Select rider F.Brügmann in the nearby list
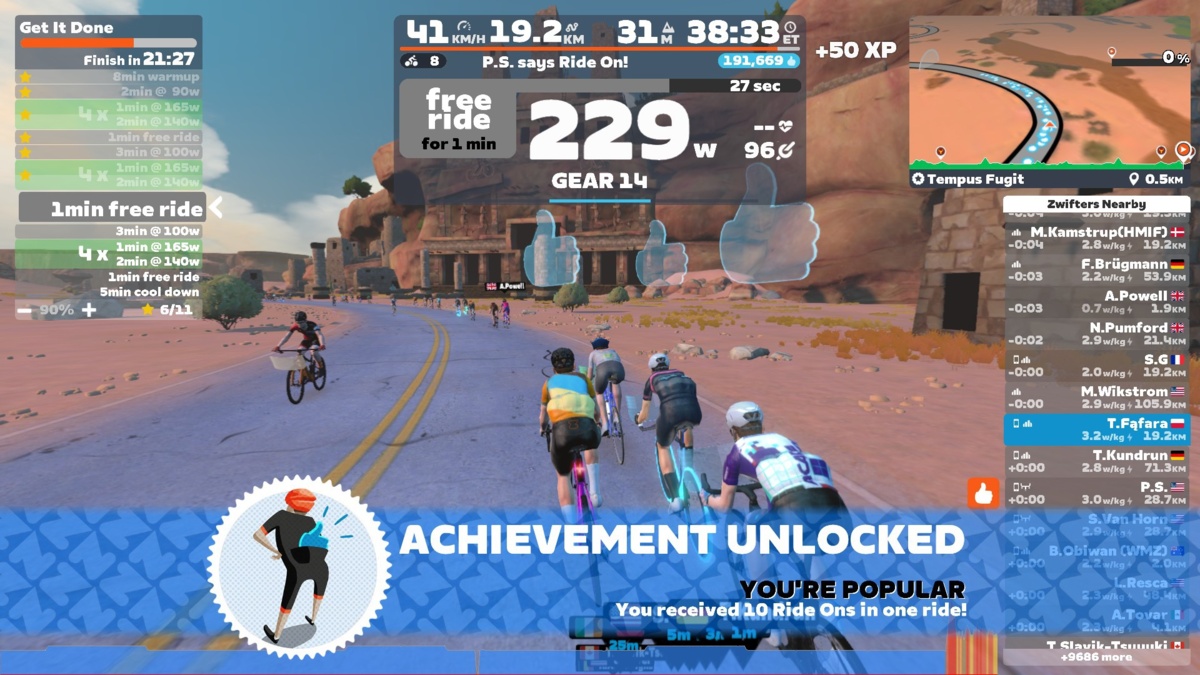The height and width of the screenshot is (675, 1200). pyautogui.click(x=1096, y=270)
